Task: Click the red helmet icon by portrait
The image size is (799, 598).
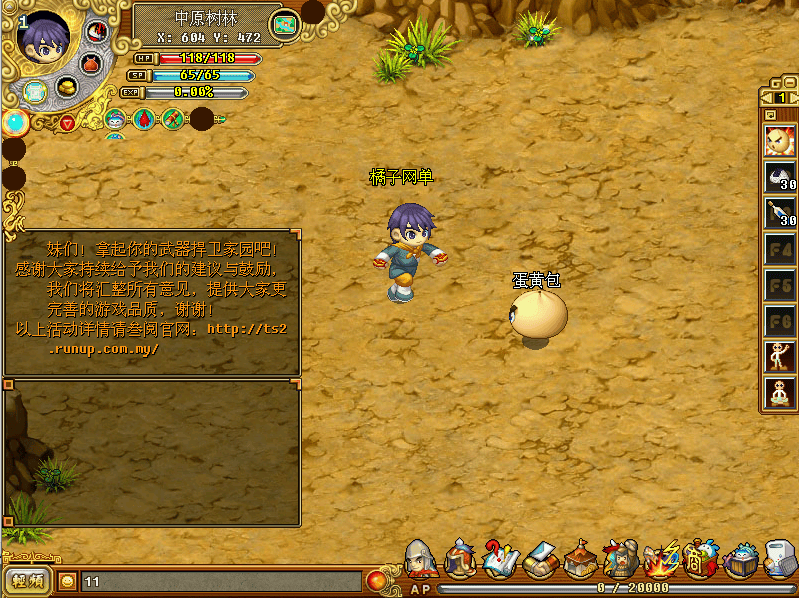Action: 96,32
